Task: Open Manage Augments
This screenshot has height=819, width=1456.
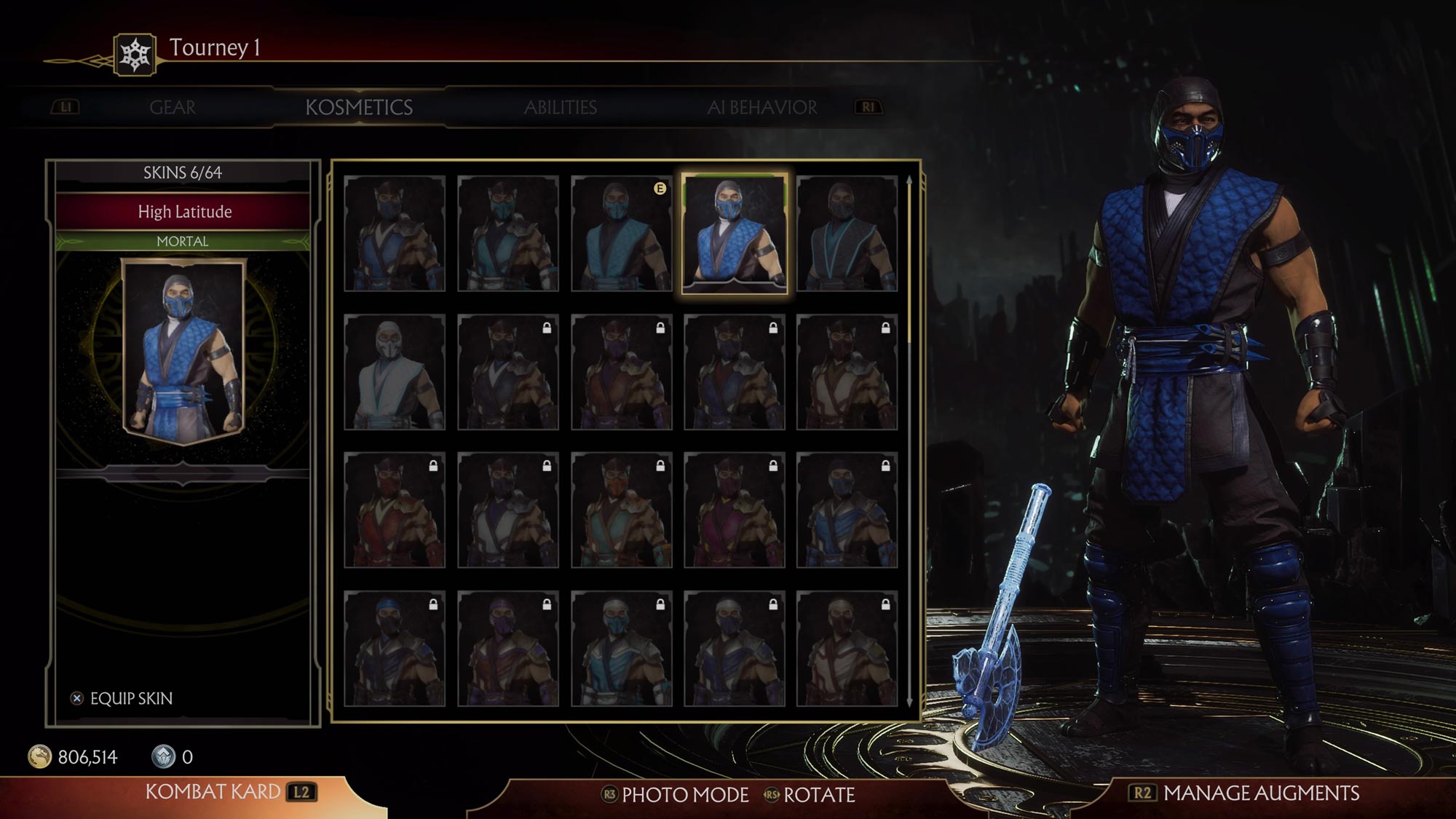Action: pos(1244,793)
